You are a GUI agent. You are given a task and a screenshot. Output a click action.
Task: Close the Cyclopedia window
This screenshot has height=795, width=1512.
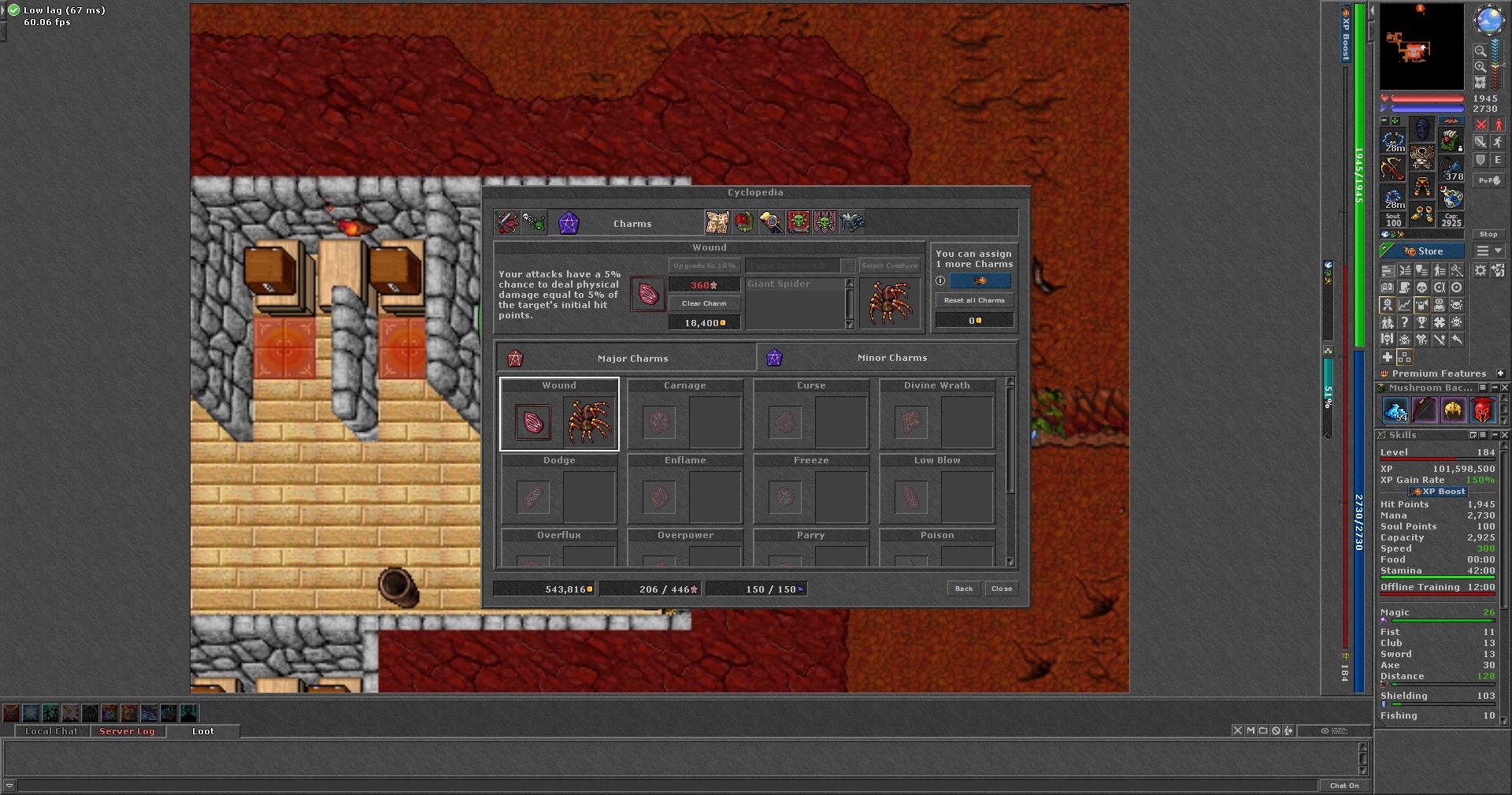tap(1002, 589)
